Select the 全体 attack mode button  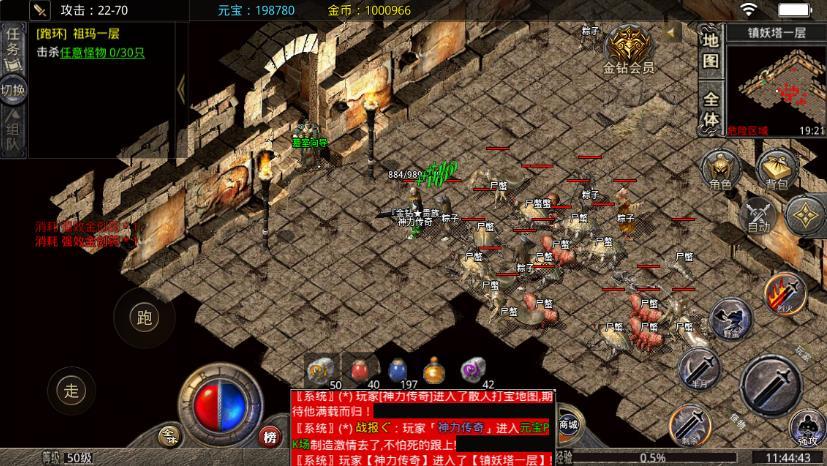711,109
